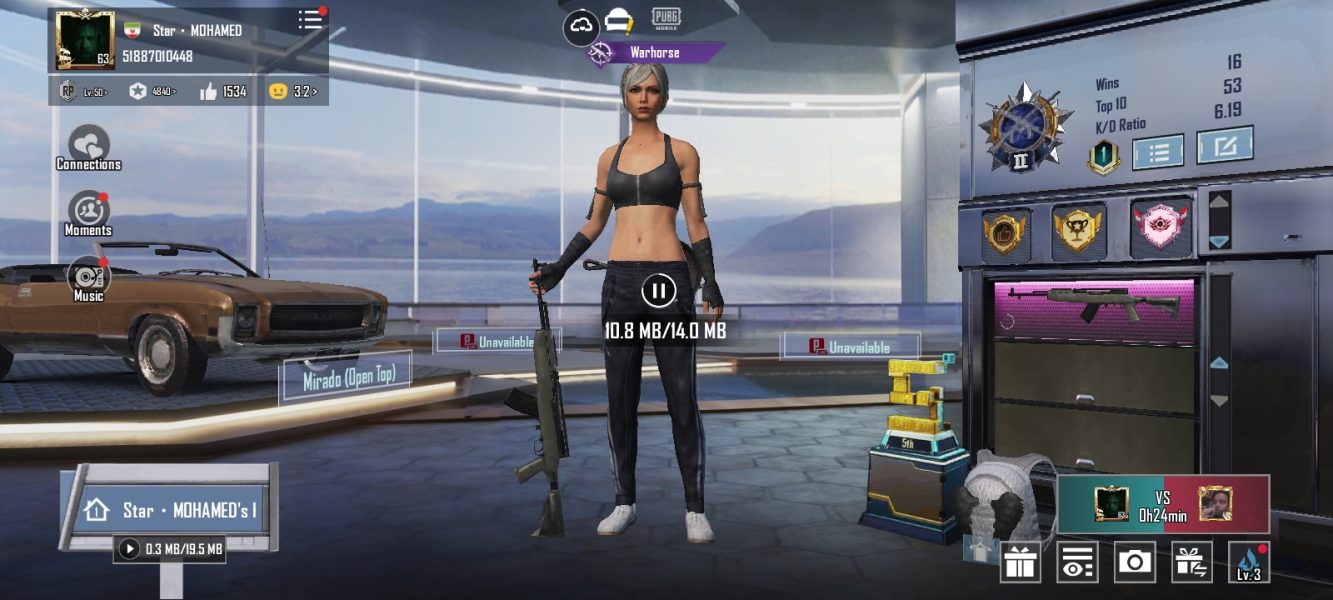Open the Warhorse title banner
Image resolution: width=1333 pixels, height=600 pixels.
pyautogui.click(x=655, y=53)
